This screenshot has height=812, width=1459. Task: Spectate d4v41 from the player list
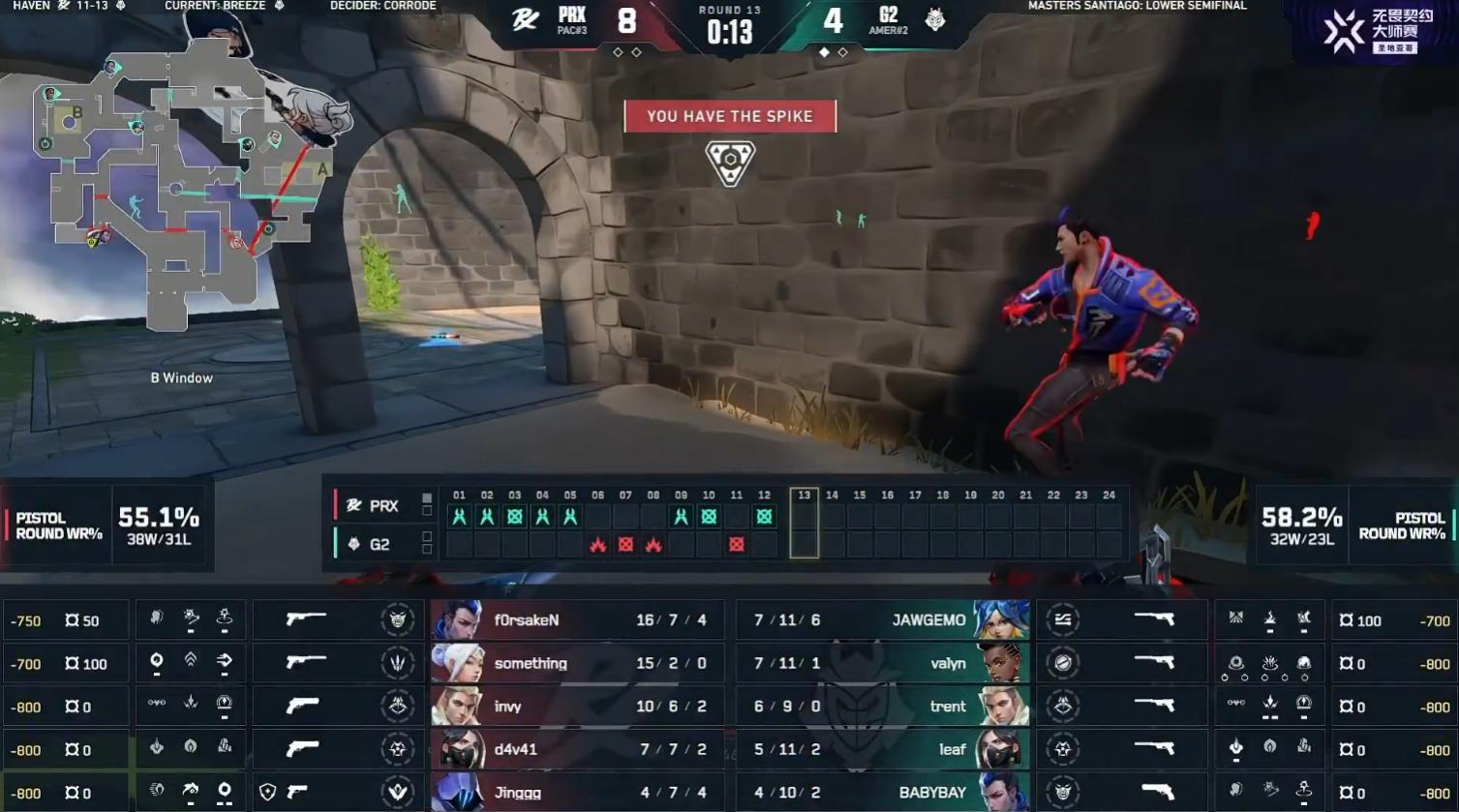tap(577, 750)
